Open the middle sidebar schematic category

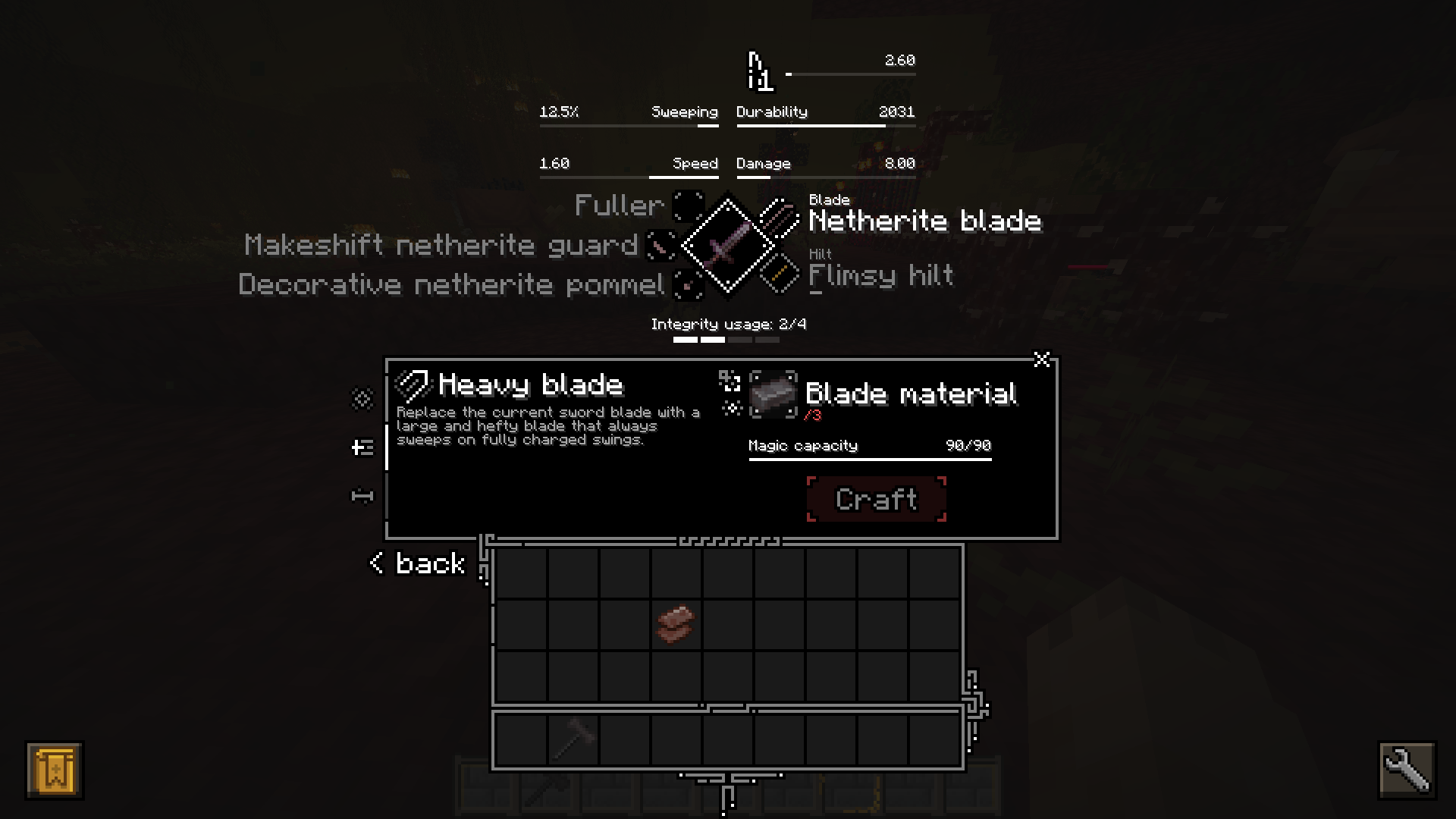tap(362, 447)
